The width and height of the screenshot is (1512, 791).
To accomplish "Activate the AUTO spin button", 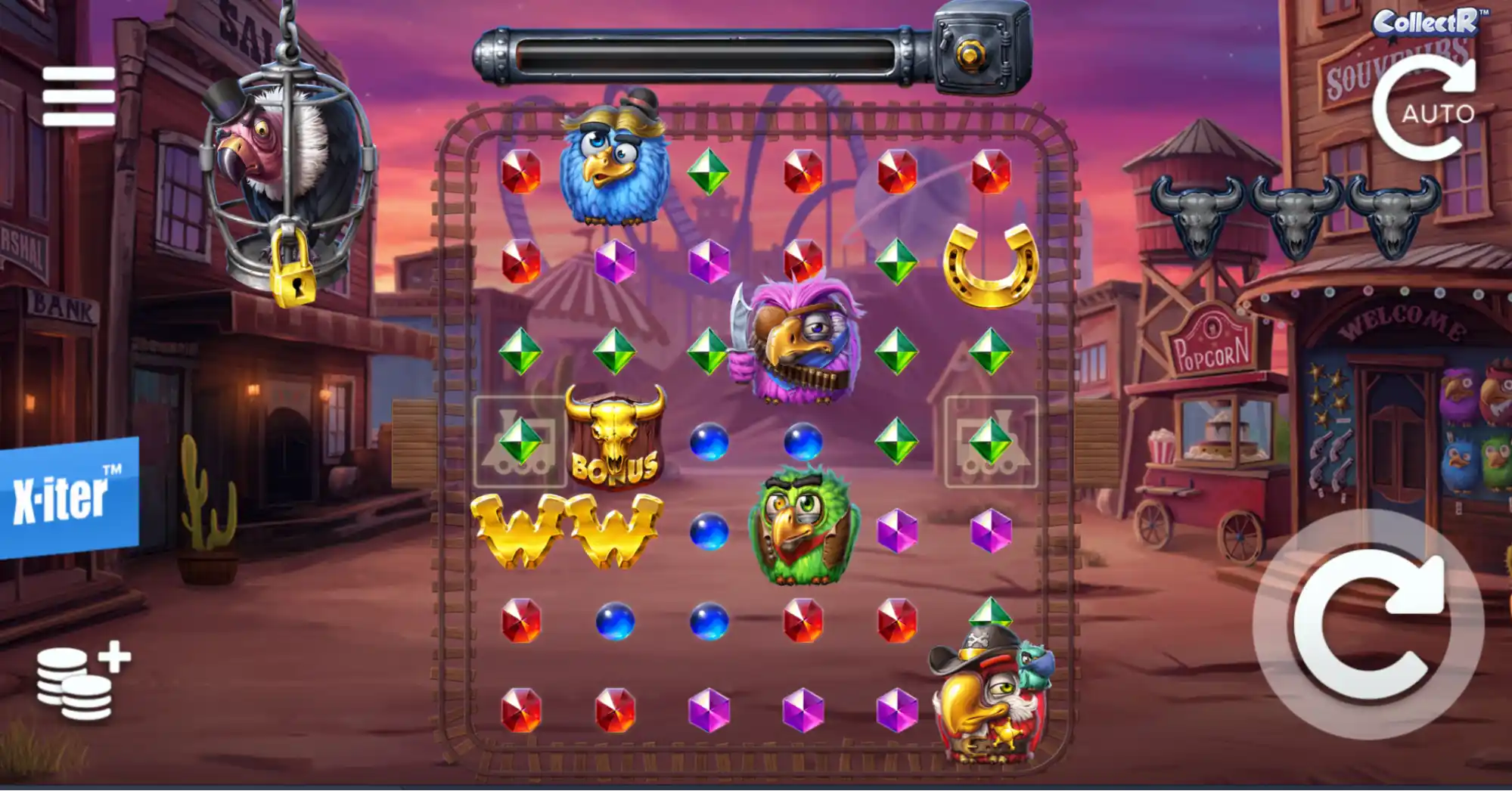I will click(x=1425, y=108).
